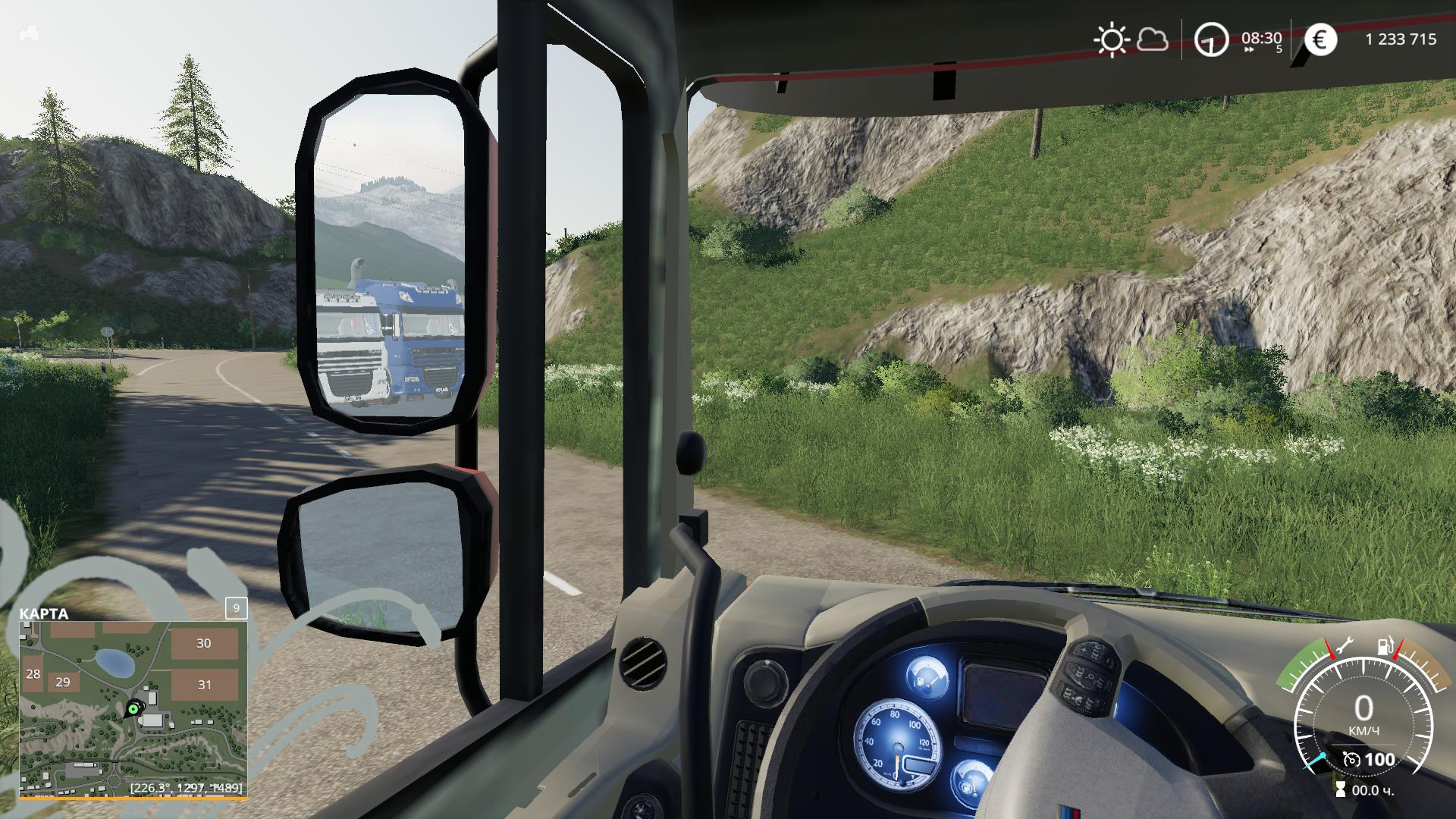Image resolution: width=1456 pixels, height=819 pixels.
Task: Choose field 28 on the minimap
Action: (x=33, y=673)
